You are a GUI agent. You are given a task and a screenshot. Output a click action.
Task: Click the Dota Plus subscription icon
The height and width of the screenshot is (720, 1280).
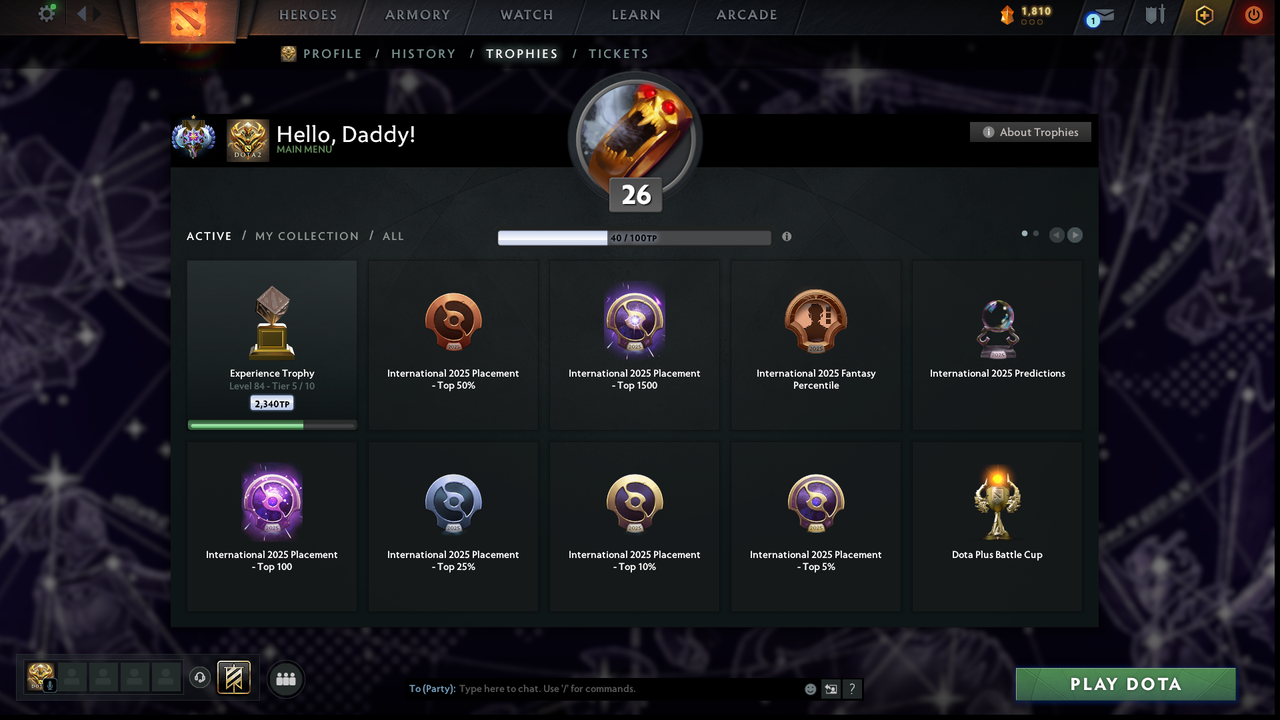1203,15
